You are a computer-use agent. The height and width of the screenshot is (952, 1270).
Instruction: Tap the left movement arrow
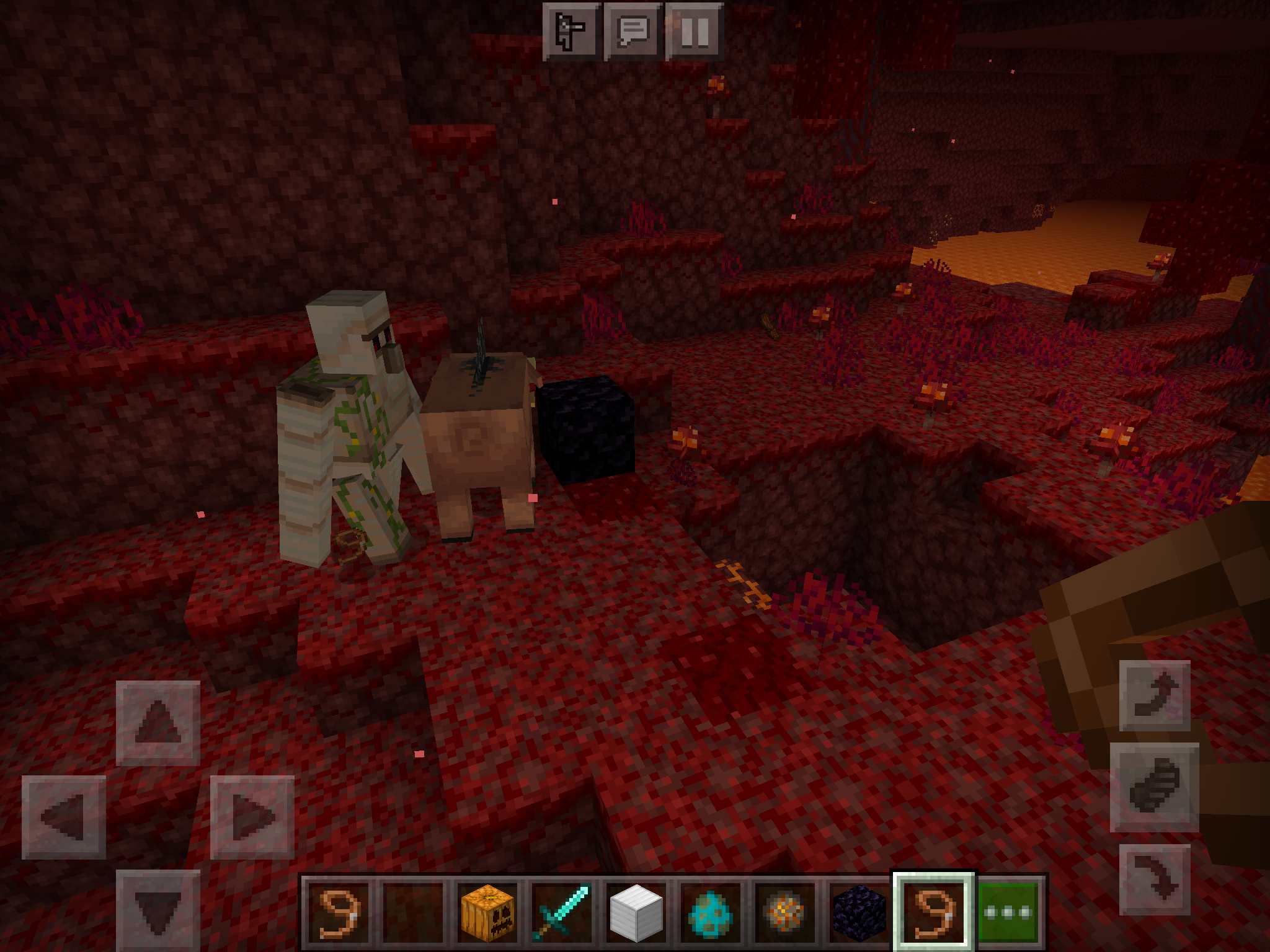coord(64,817)
